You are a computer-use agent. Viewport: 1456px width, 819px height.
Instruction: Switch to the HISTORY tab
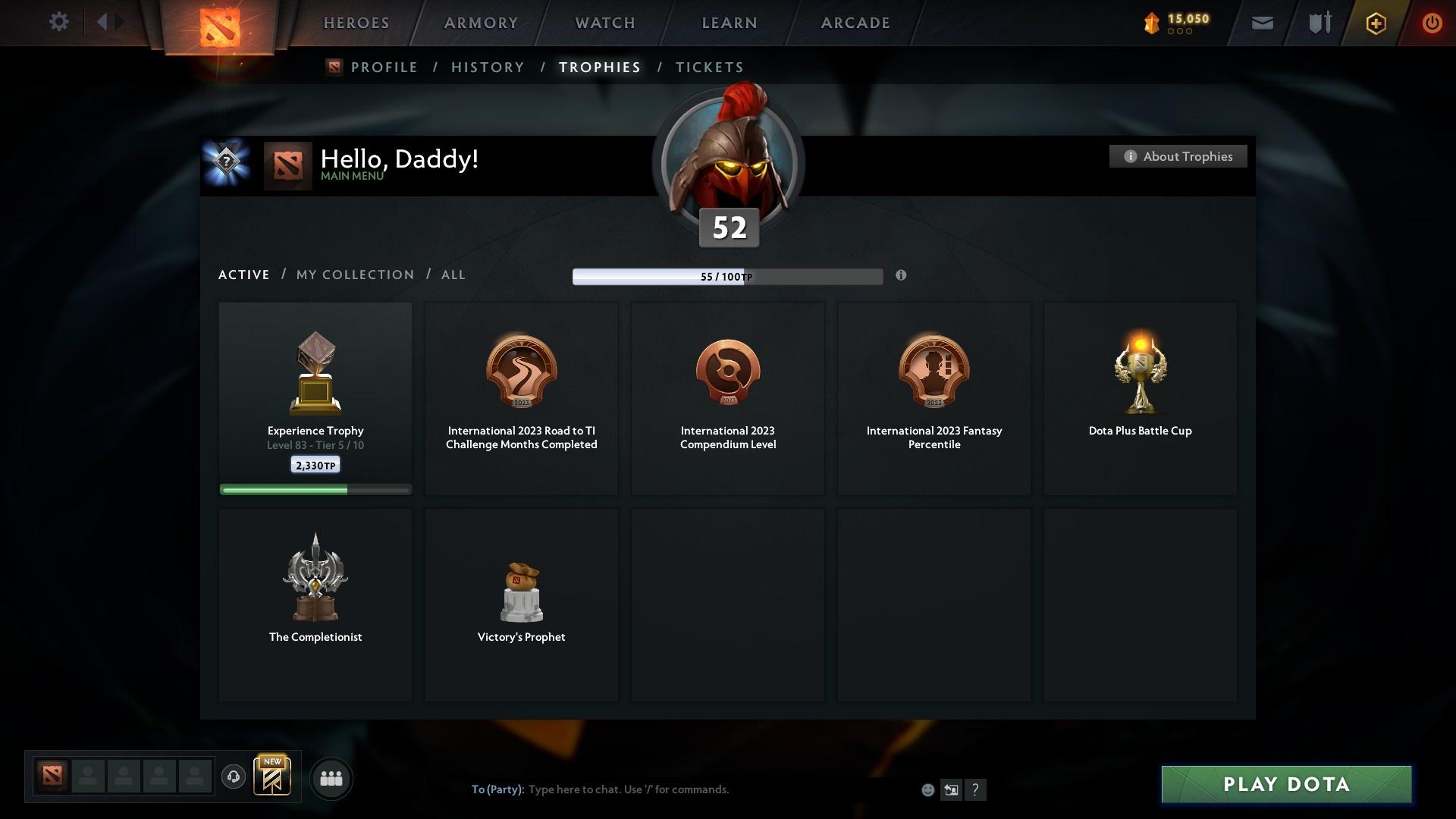(488, 67)
